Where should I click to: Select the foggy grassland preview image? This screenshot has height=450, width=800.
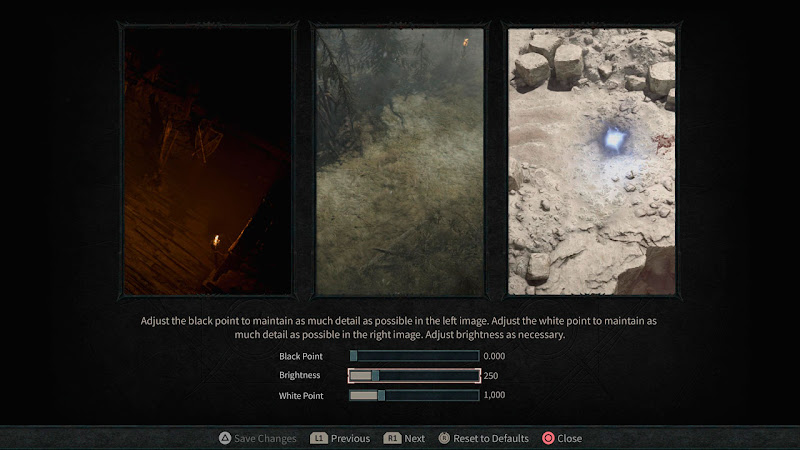pos(400,160)
